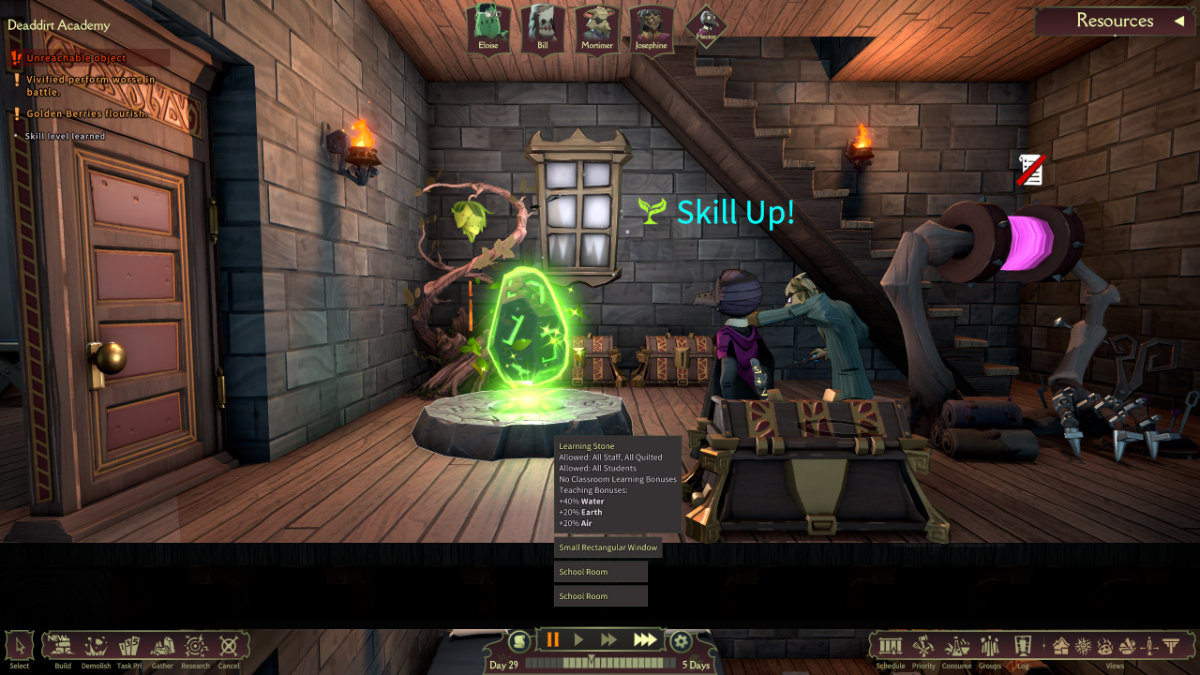1200x675 pixels.
Task: Select Hector's diamond-shaped portrait
Action: coord(706,26)
